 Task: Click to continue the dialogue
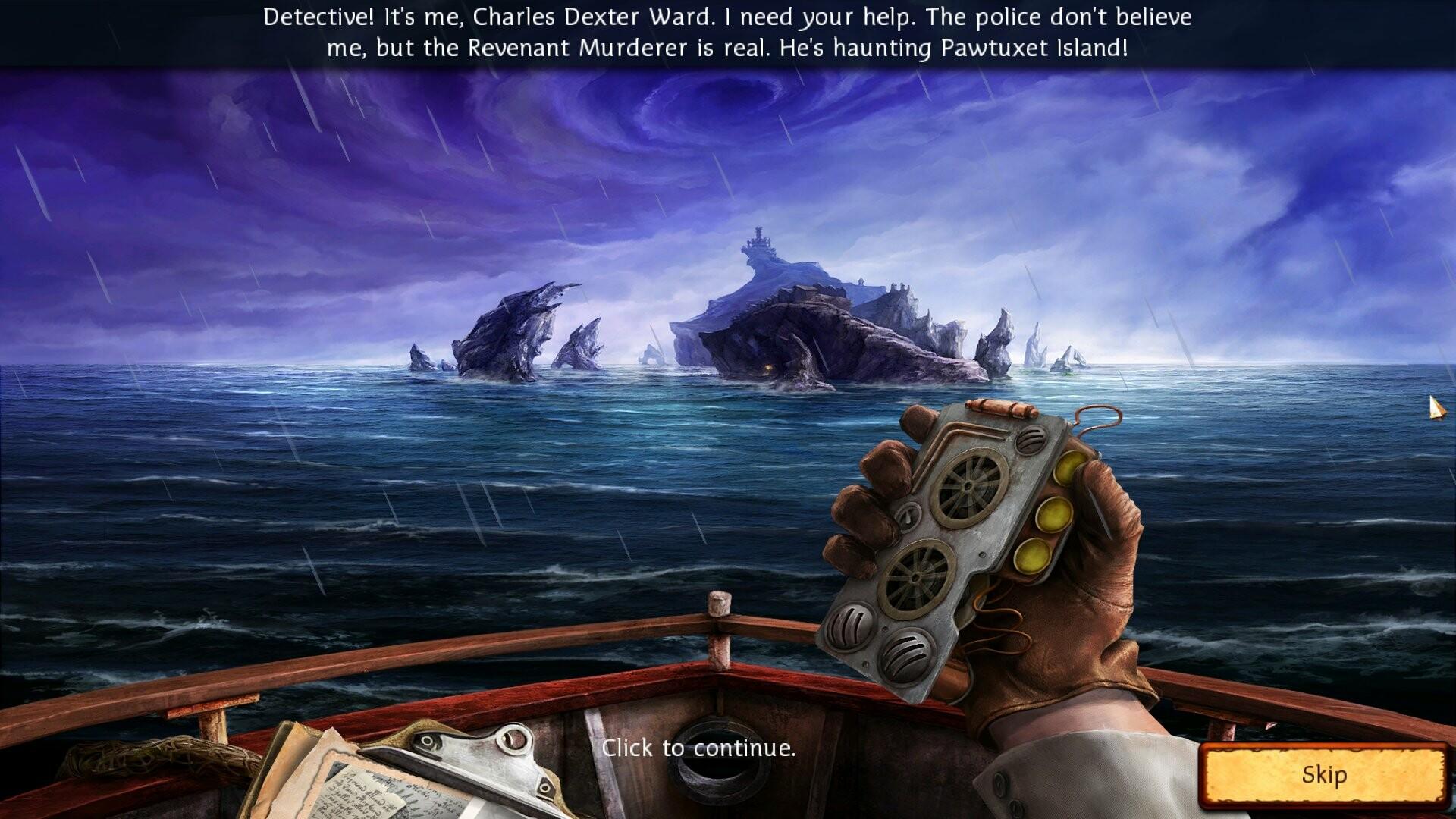point(699,750)
